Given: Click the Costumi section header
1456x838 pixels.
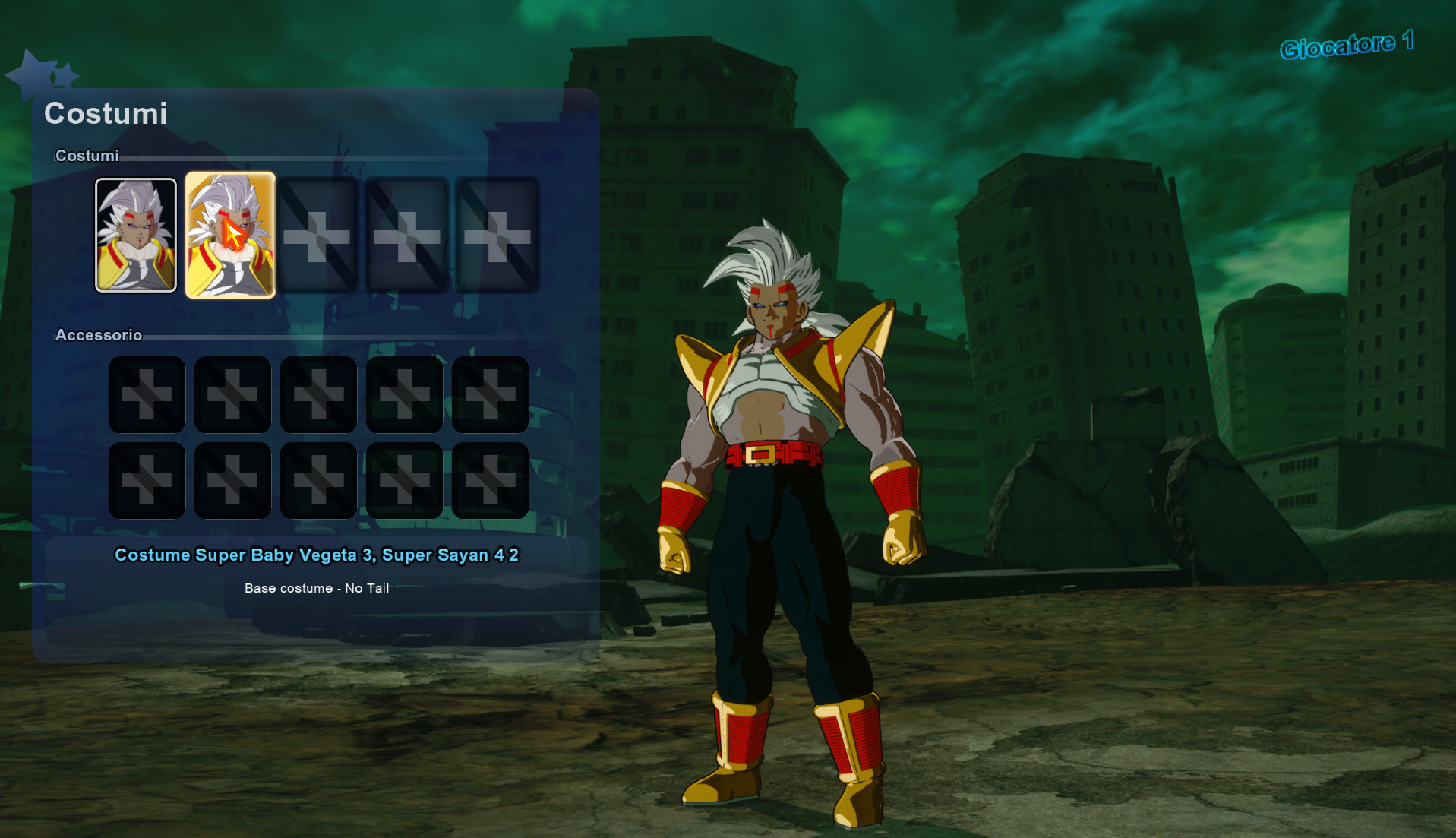Looking at the screenshot, I should (86, 155).
